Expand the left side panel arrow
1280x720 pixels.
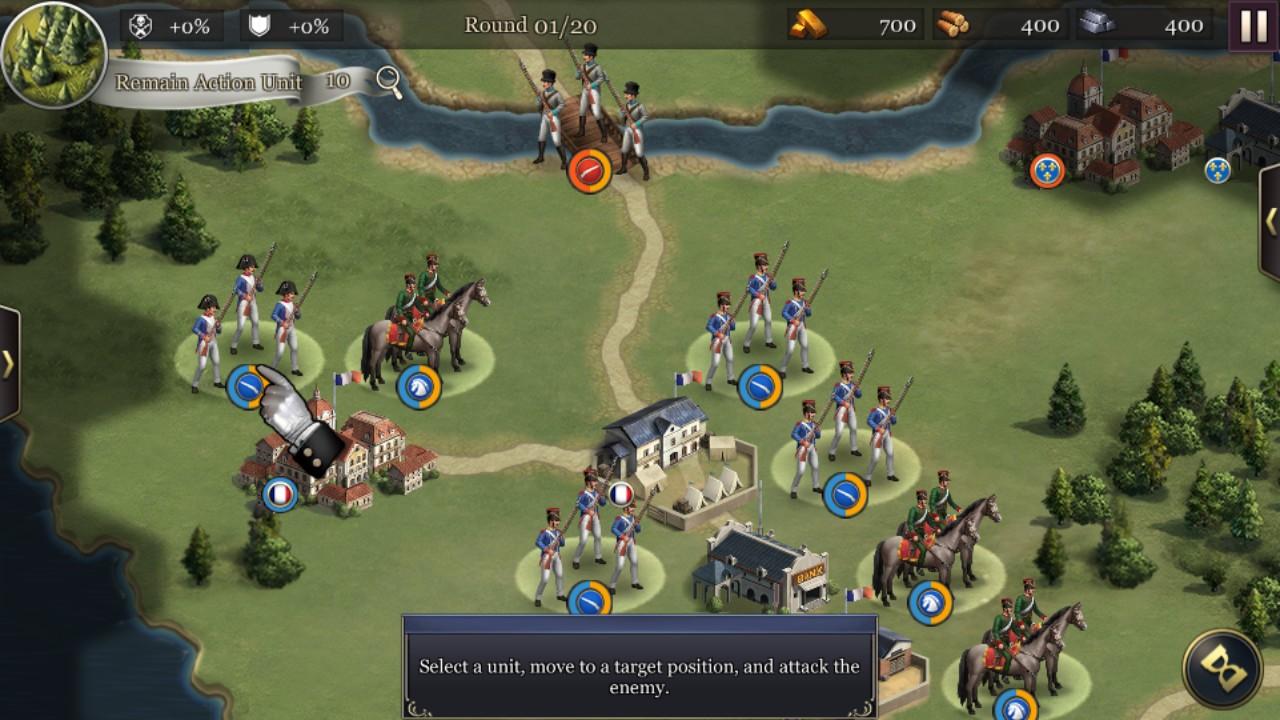point(9,363)
